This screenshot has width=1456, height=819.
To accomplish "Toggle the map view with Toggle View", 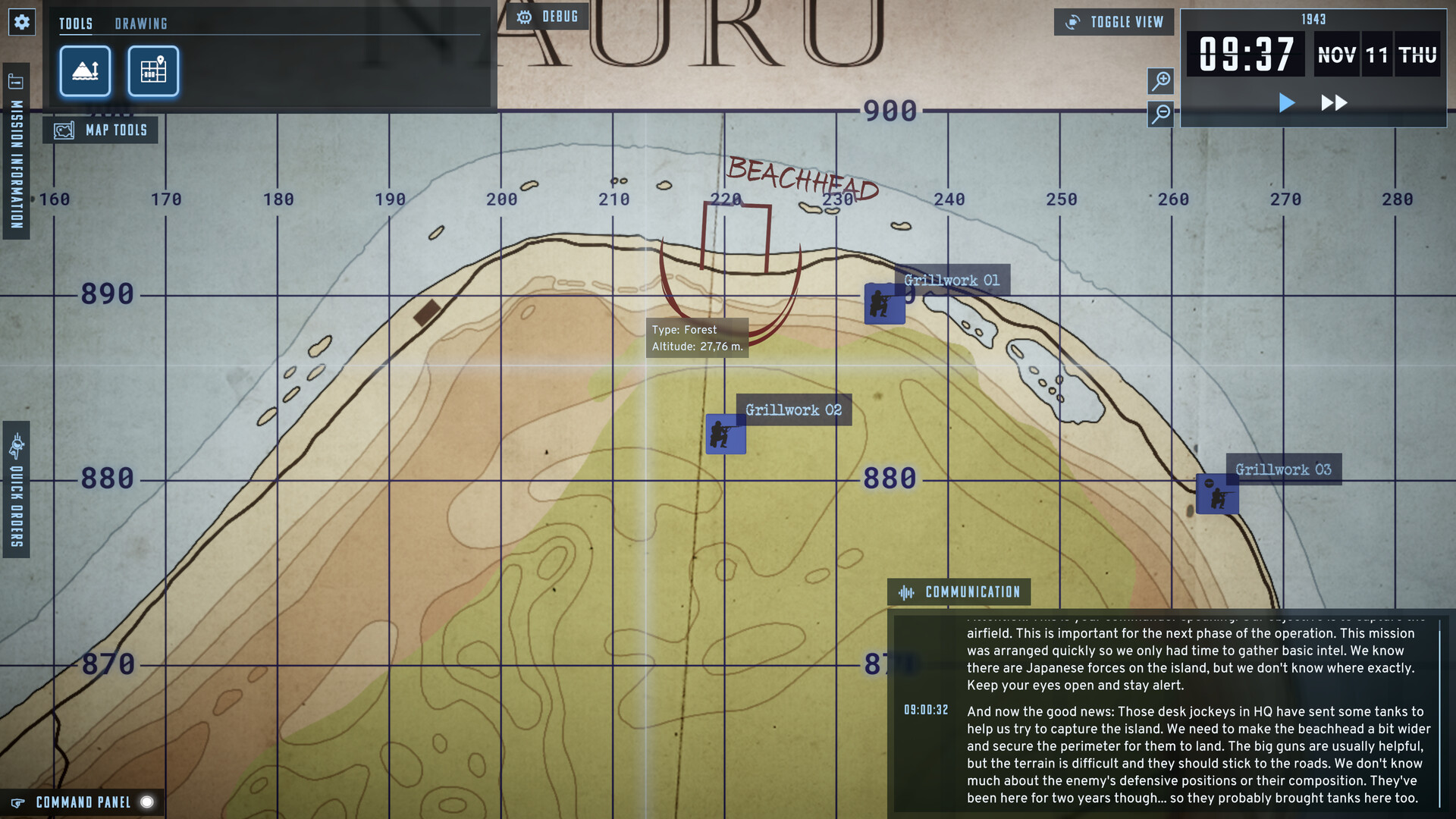I will [x=1113, y=22].
